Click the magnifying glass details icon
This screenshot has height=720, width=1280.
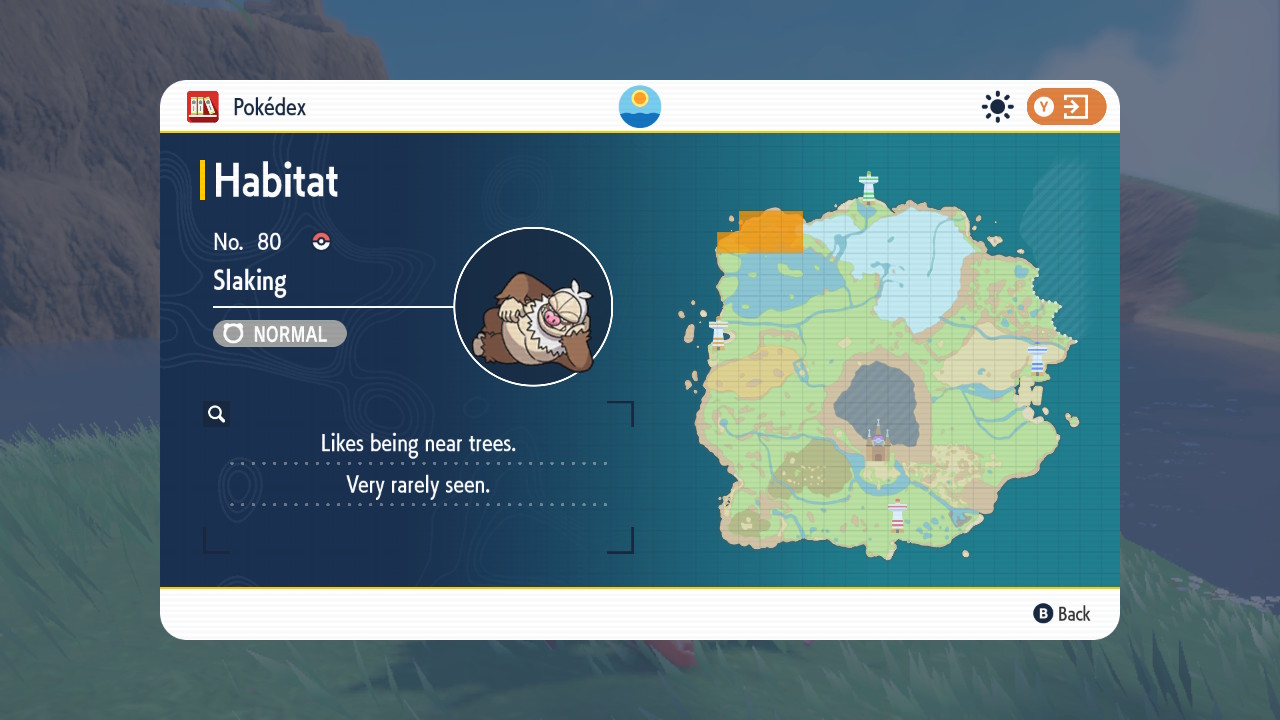tap(216, 414)
